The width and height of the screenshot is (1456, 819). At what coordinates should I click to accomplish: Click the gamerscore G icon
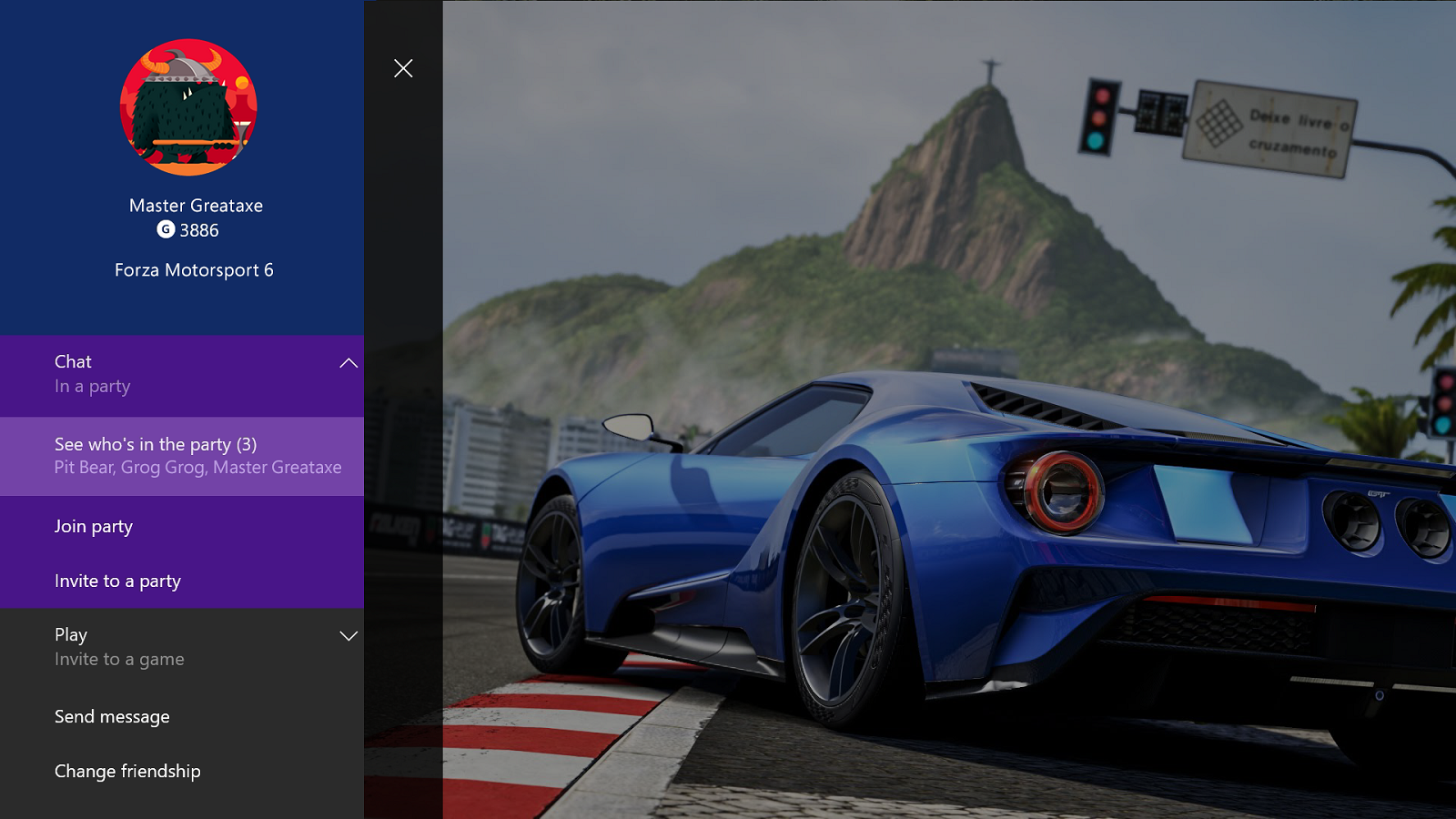pos(167,230)
